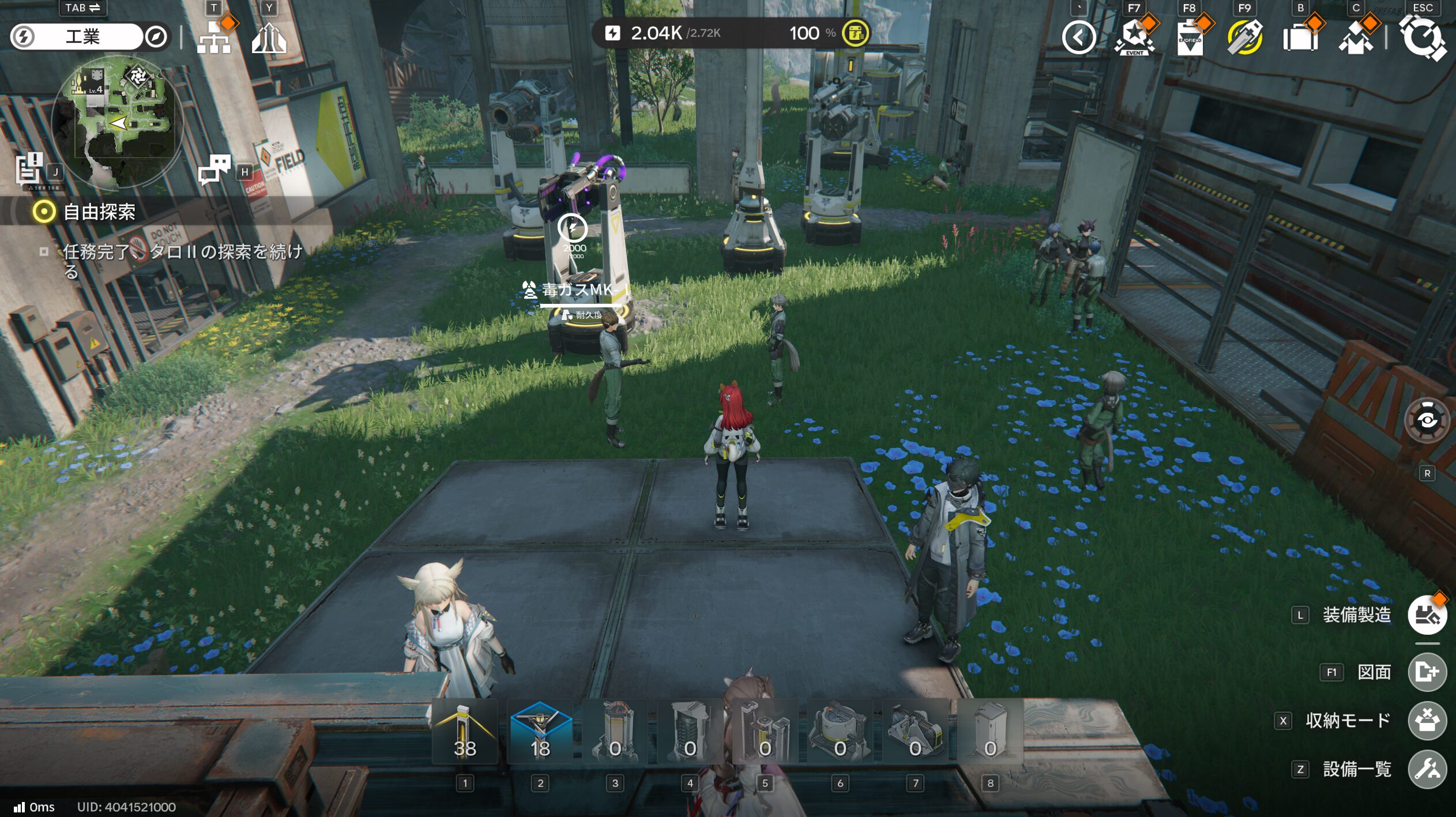Screen dimensions: 1456x817
Task: Open the 図面 blueprint button
Action: coord(1427,672)
